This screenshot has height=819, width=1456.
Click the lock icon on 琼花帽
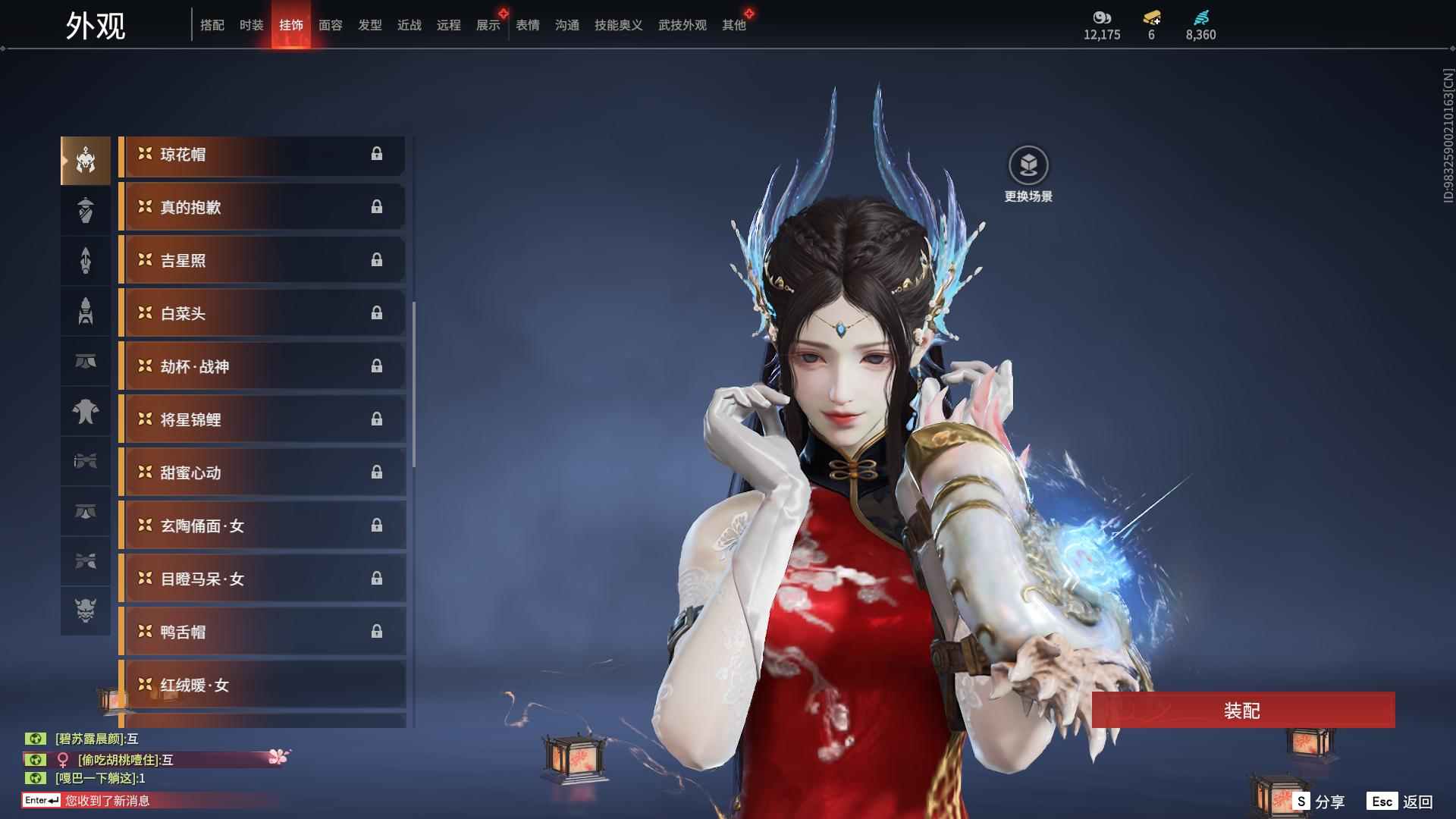[x=378, y=155]
